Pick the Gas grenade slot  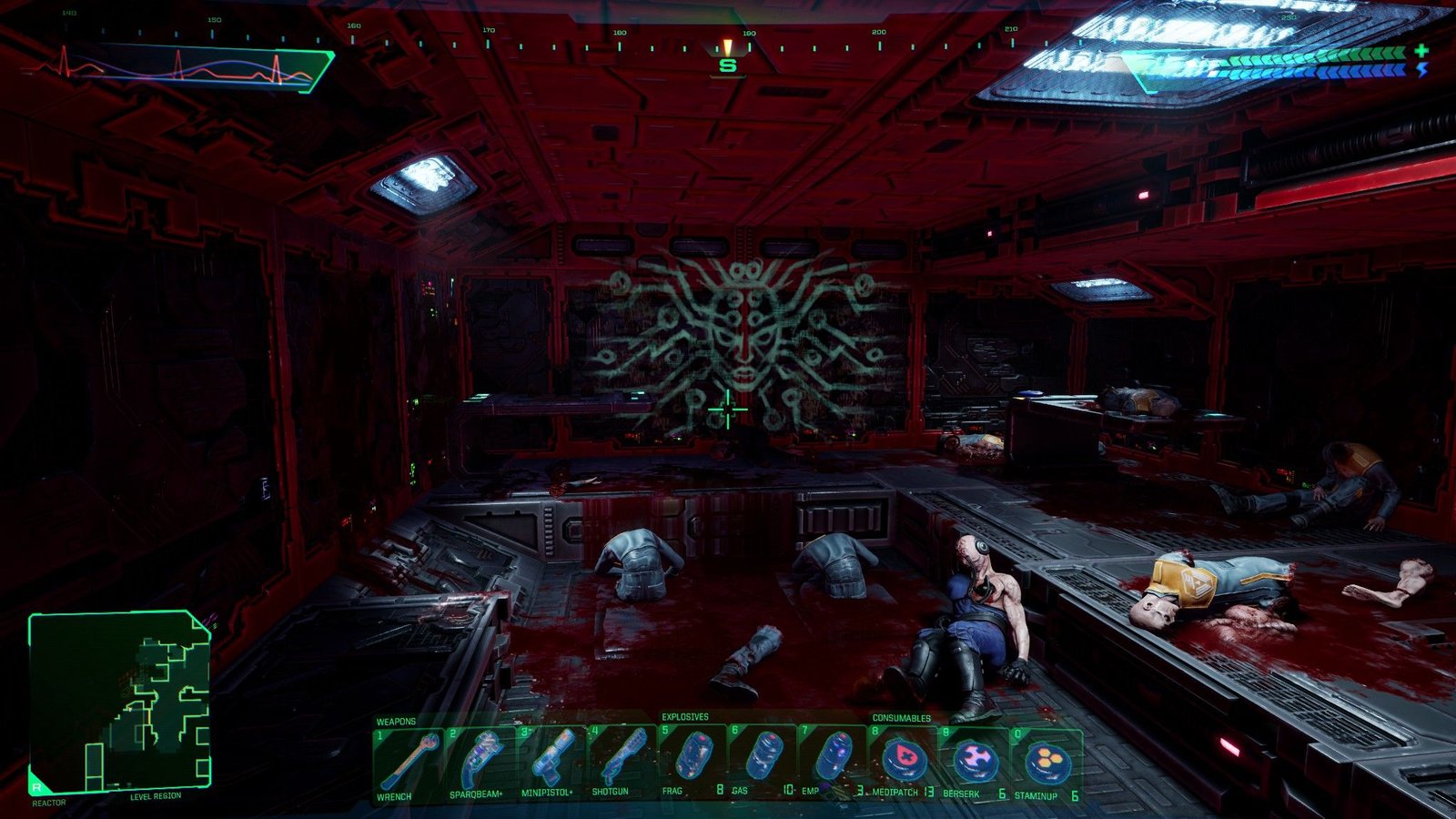(x=763, y=759)
